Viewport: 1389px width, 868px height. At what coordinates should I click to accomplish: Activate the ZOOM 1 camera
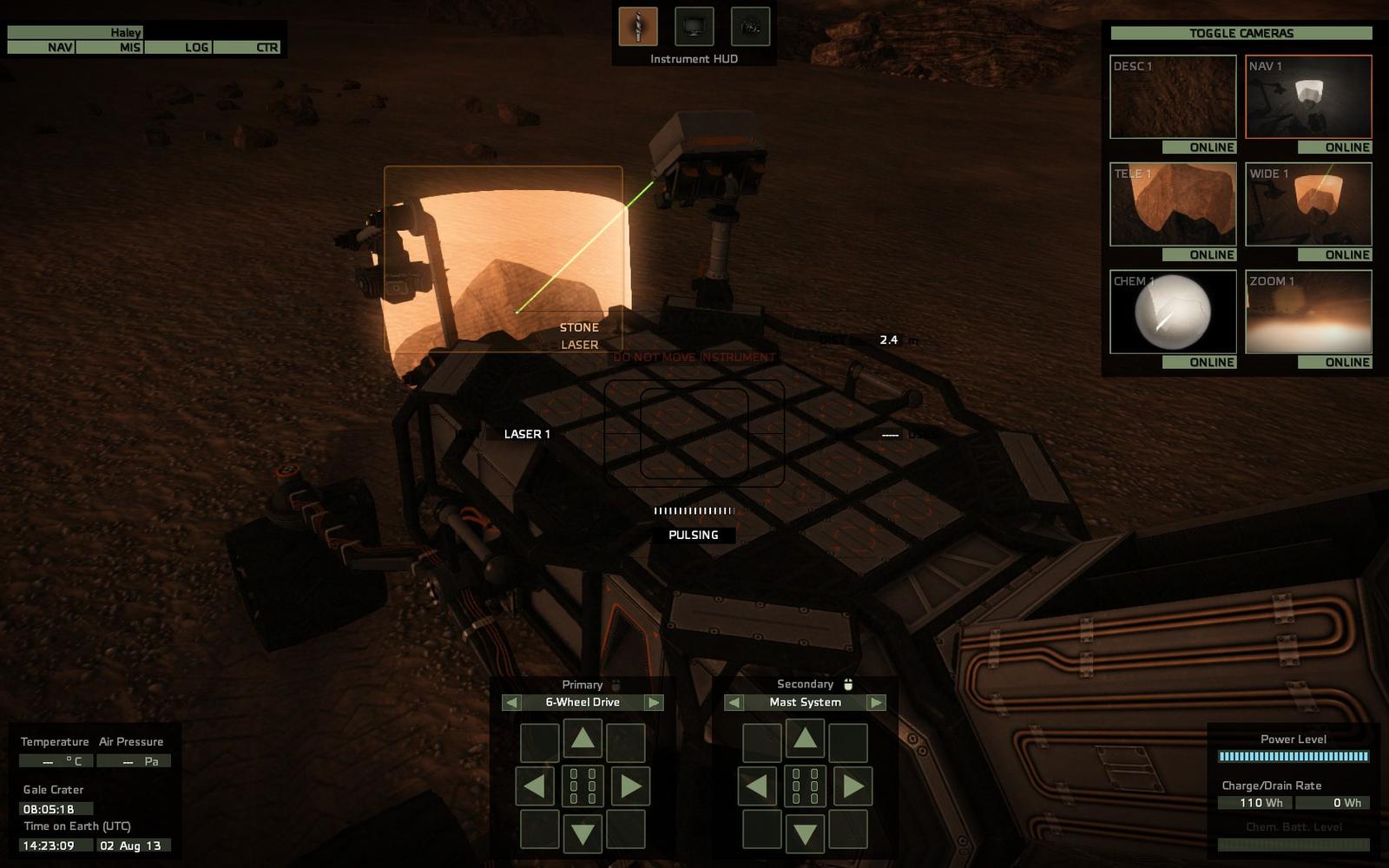1308,312
